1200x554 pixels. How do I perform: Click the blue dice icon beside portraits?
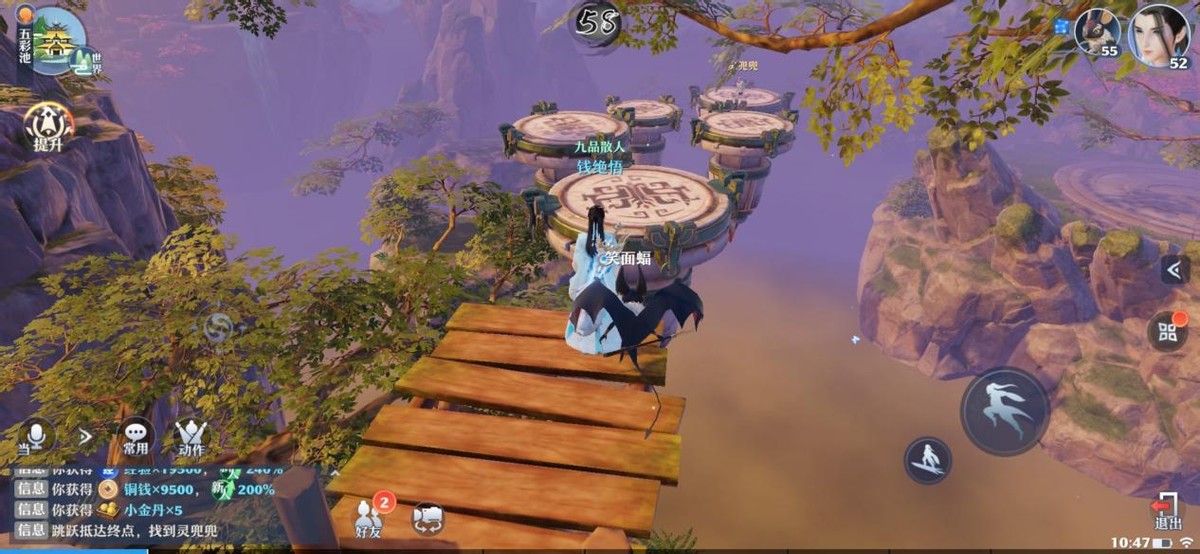(x=1061, y=27)
